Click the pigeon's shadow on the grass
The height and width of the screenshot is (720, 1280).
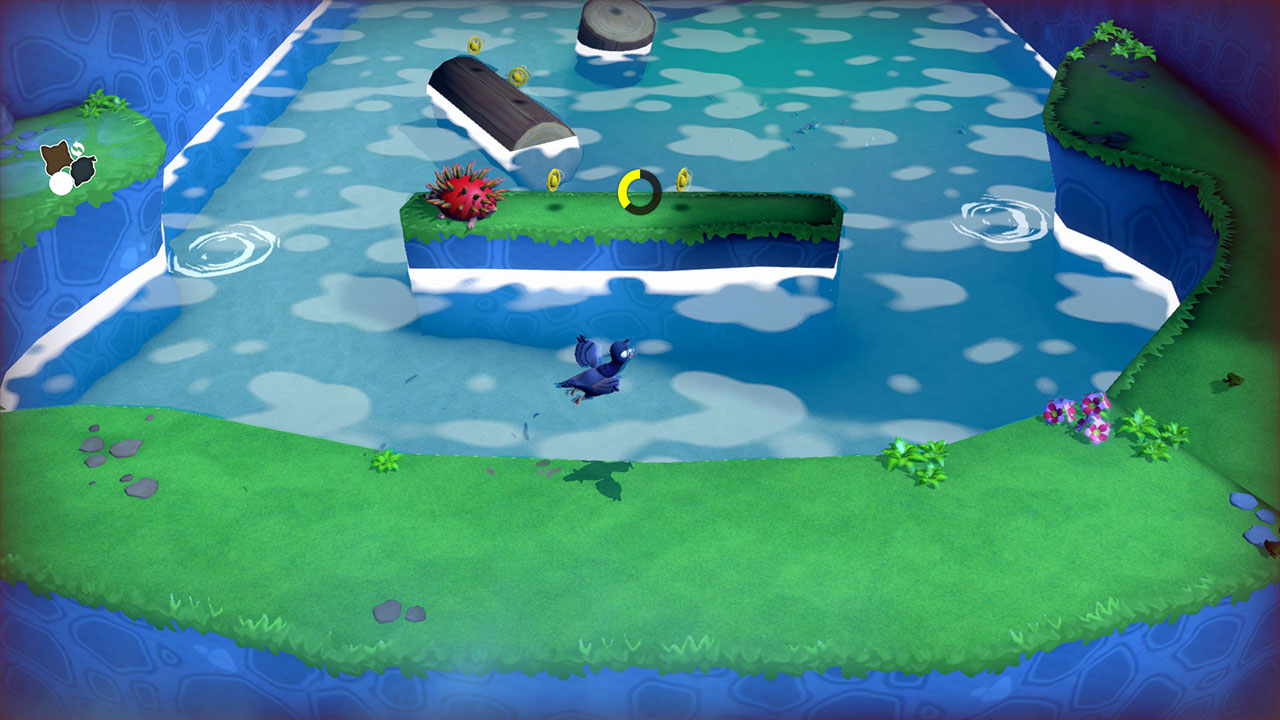[600, 476]
